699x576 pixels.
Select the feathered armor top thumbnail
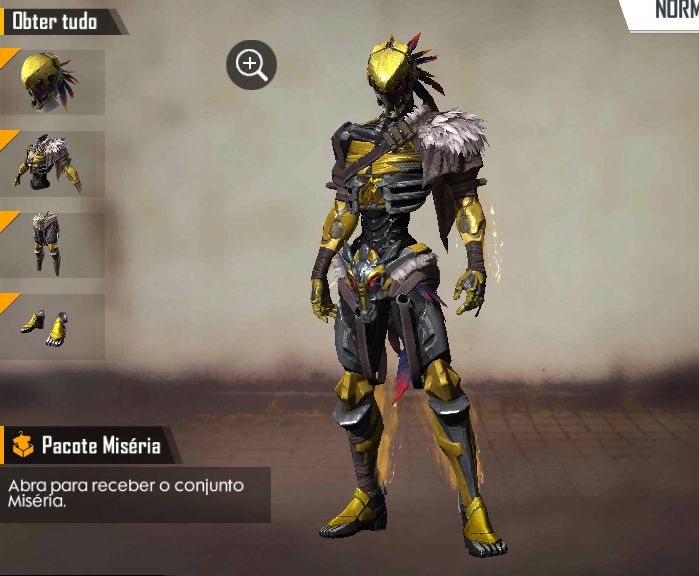pyautogui.click(x=52, y=163)
